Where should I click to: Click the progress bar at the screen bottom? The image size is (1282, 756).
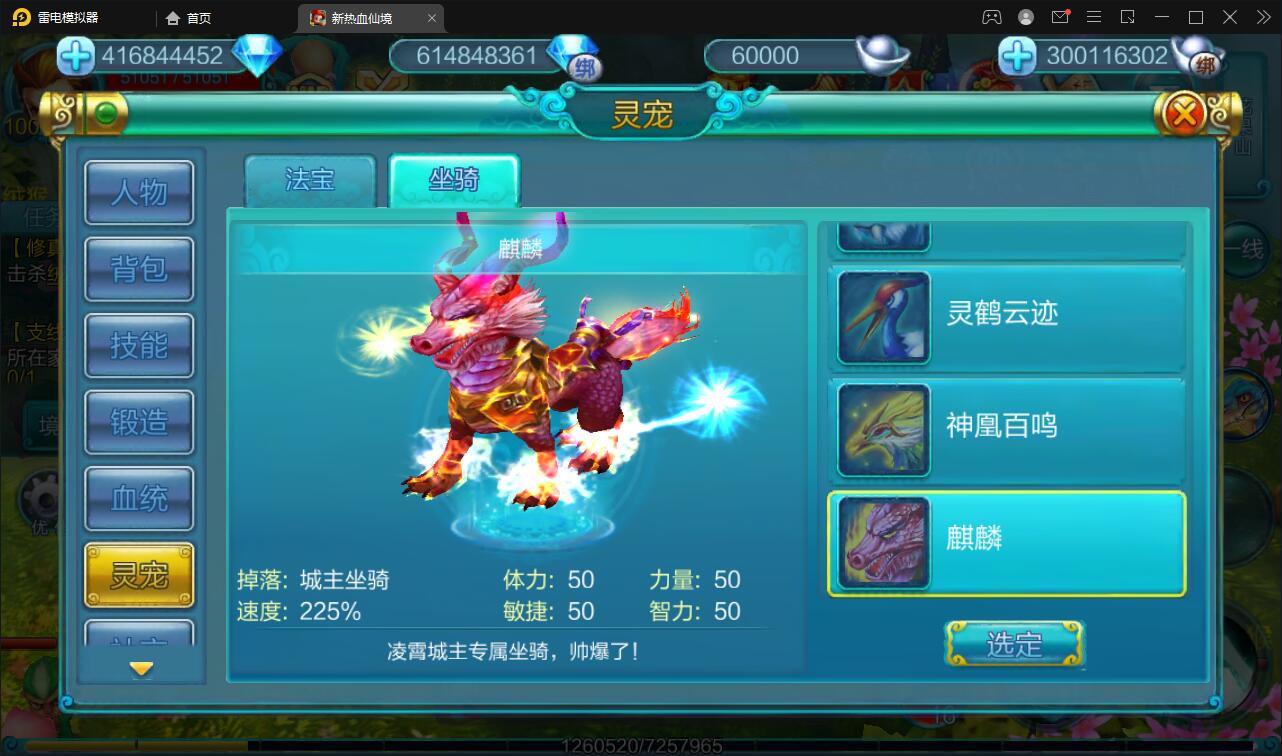640,744
